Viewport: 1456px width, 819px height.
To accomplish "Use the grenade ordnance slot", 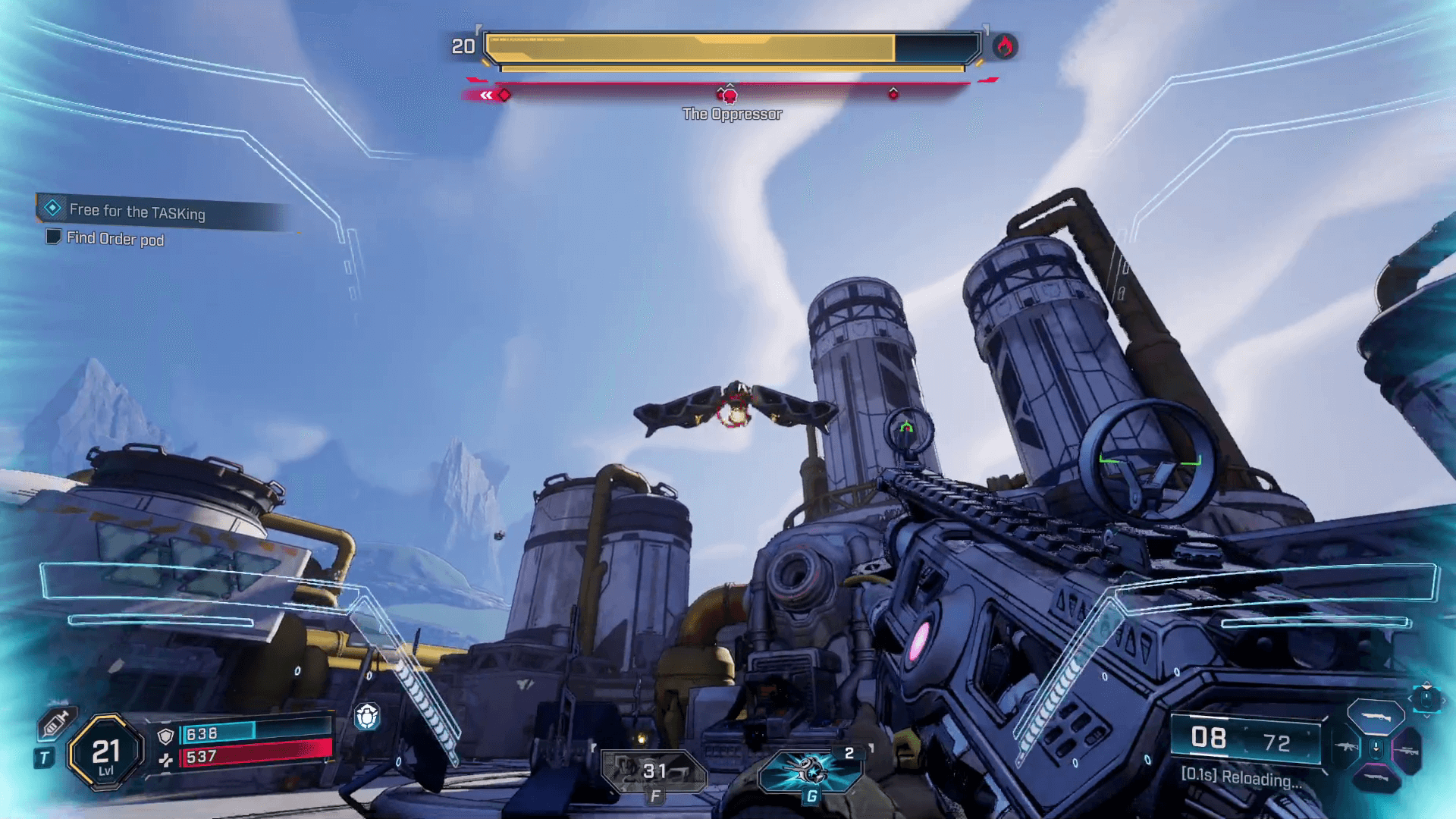I will point(810,770).
